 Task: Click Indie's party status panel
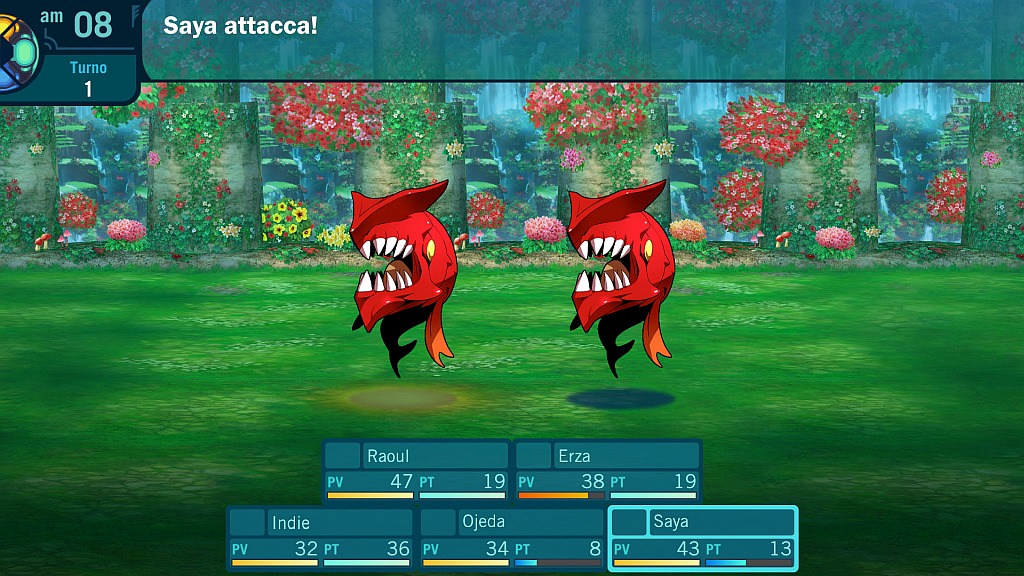coord(320,538)
